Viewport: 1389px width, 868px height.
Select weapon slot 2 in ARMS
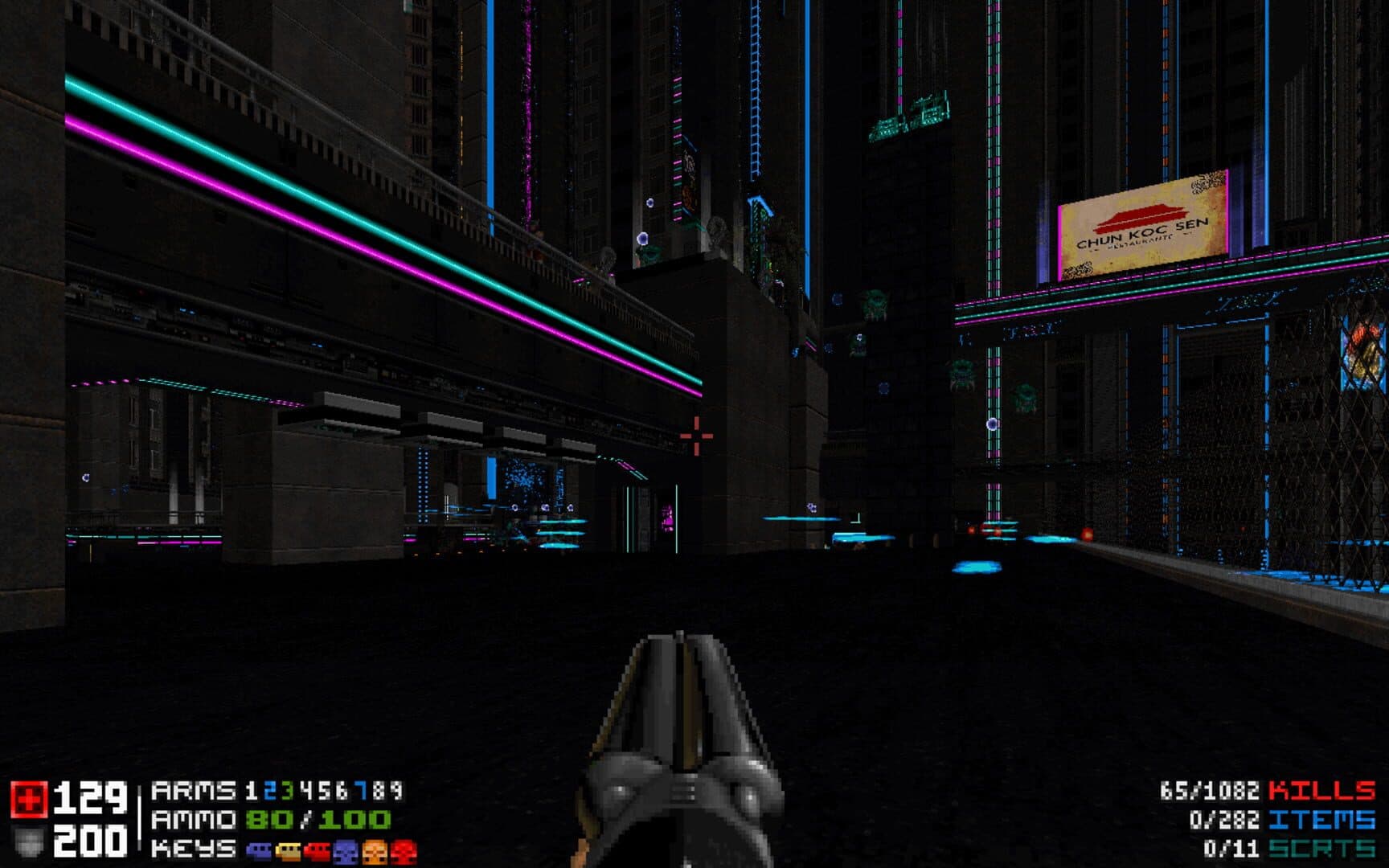(269, 792)
